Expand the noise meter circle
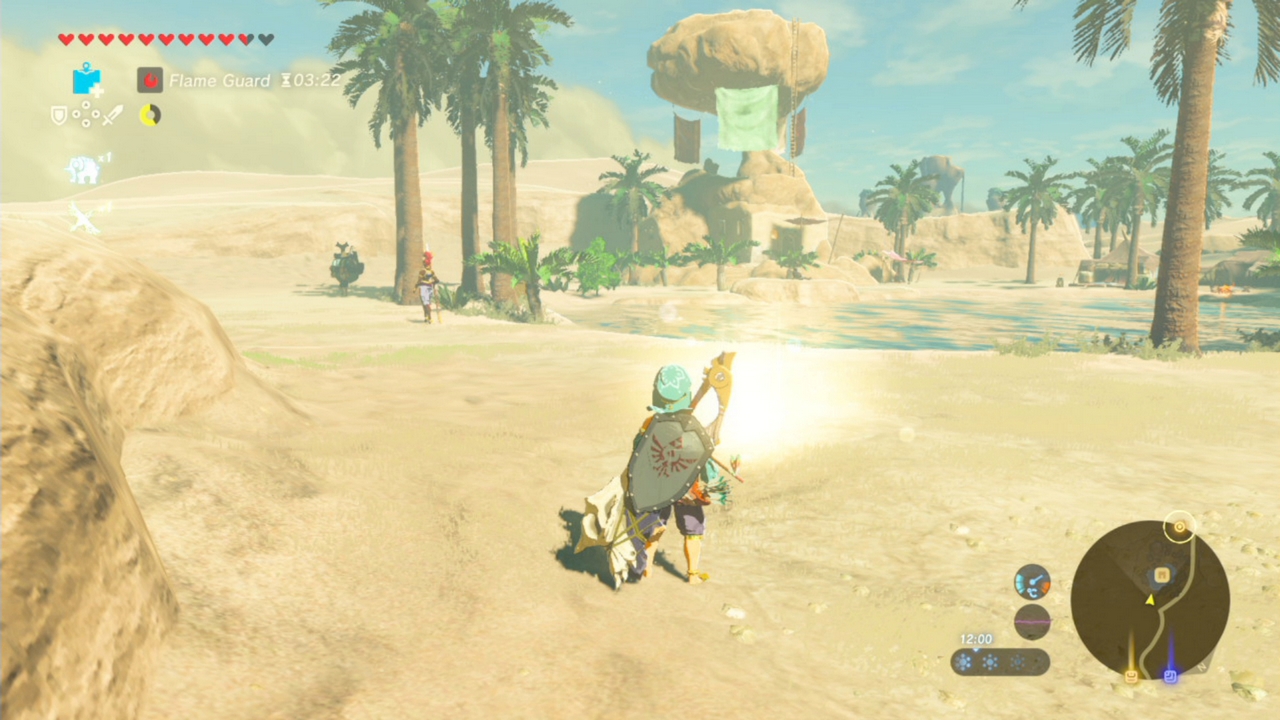The height and width of the screenshot is (720, 1280). (1033, 621)
